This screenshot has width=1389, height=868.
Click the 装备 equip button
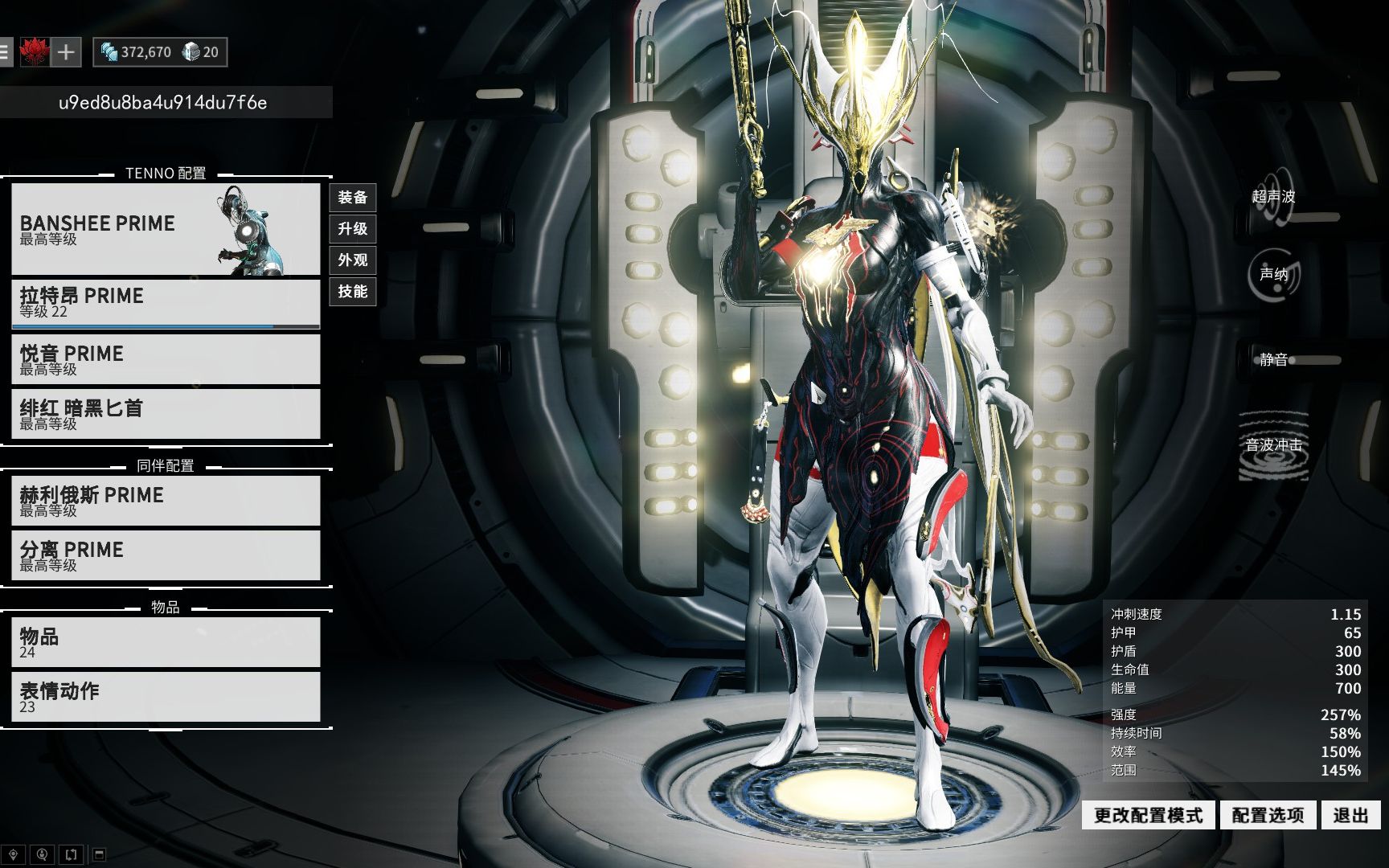352,198
